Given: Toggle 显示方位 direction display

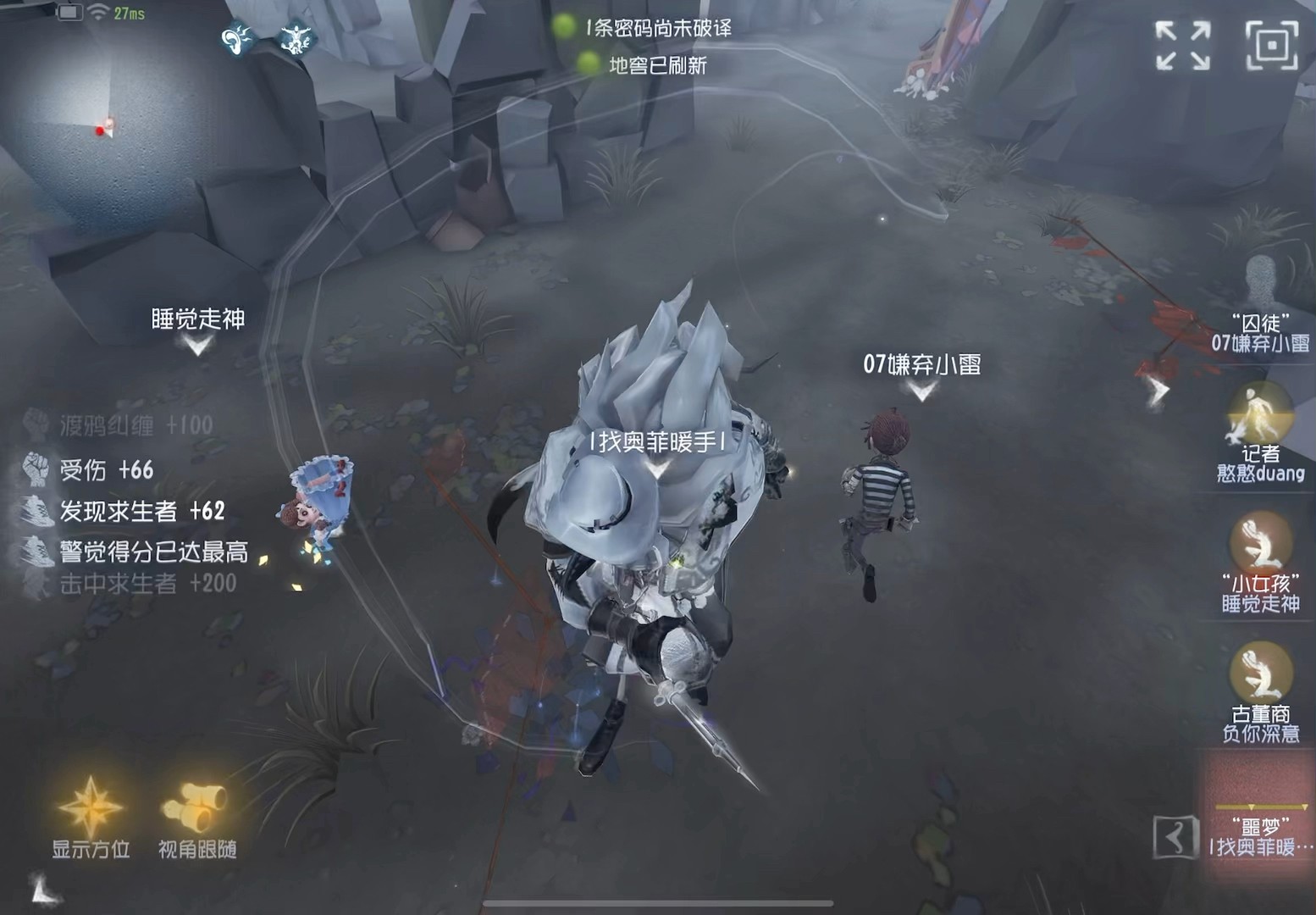Looking at the screenshot, I should [89, 847].
